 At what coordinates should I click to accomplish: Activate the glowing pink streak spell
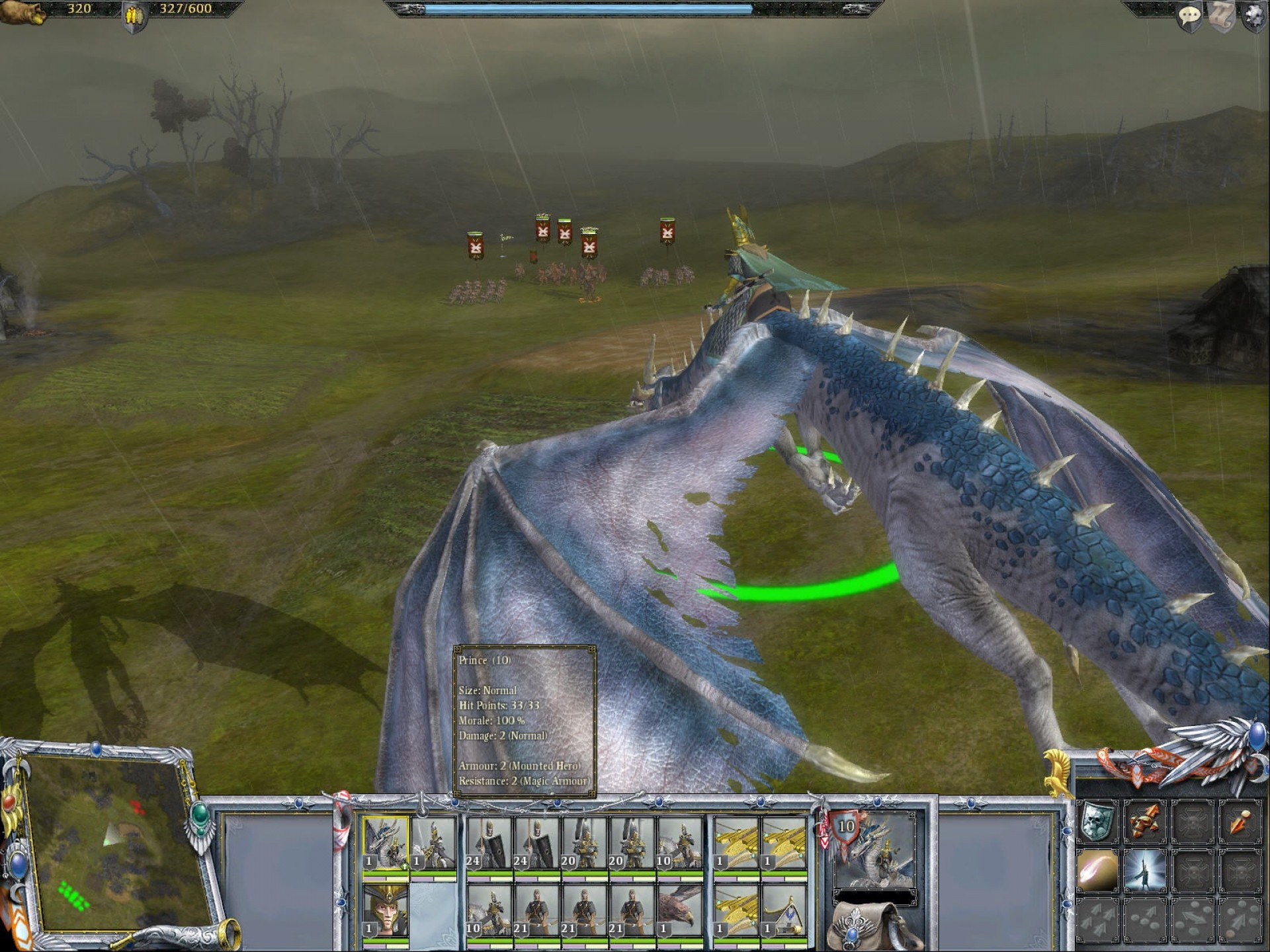click(x=1097, y=869)
